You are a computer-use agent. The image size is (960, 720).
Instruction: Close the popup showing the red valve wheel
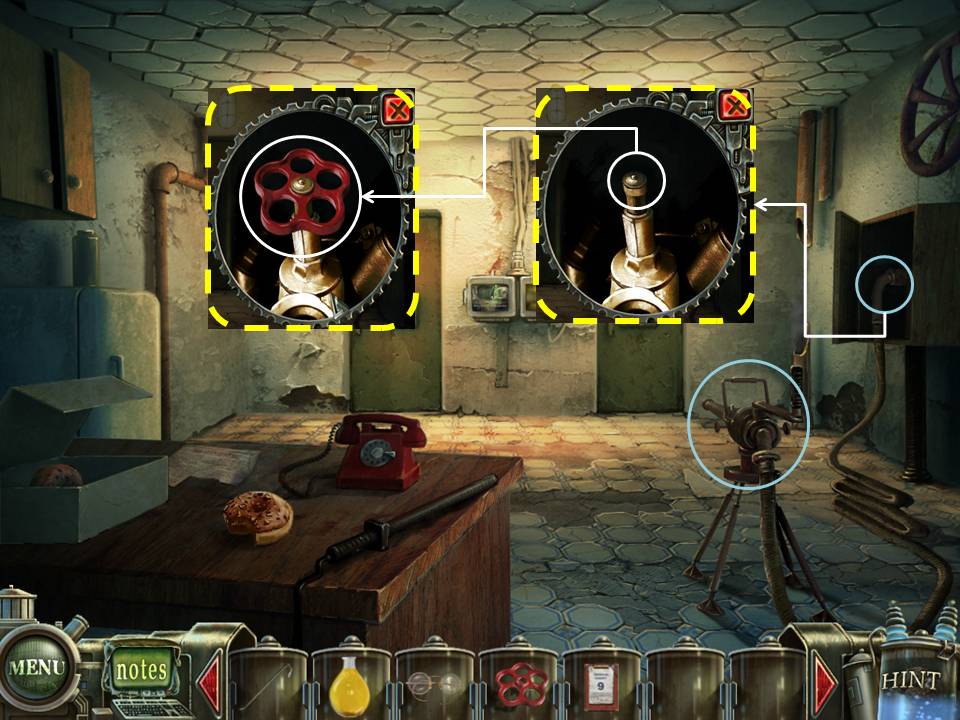[397, 109]
